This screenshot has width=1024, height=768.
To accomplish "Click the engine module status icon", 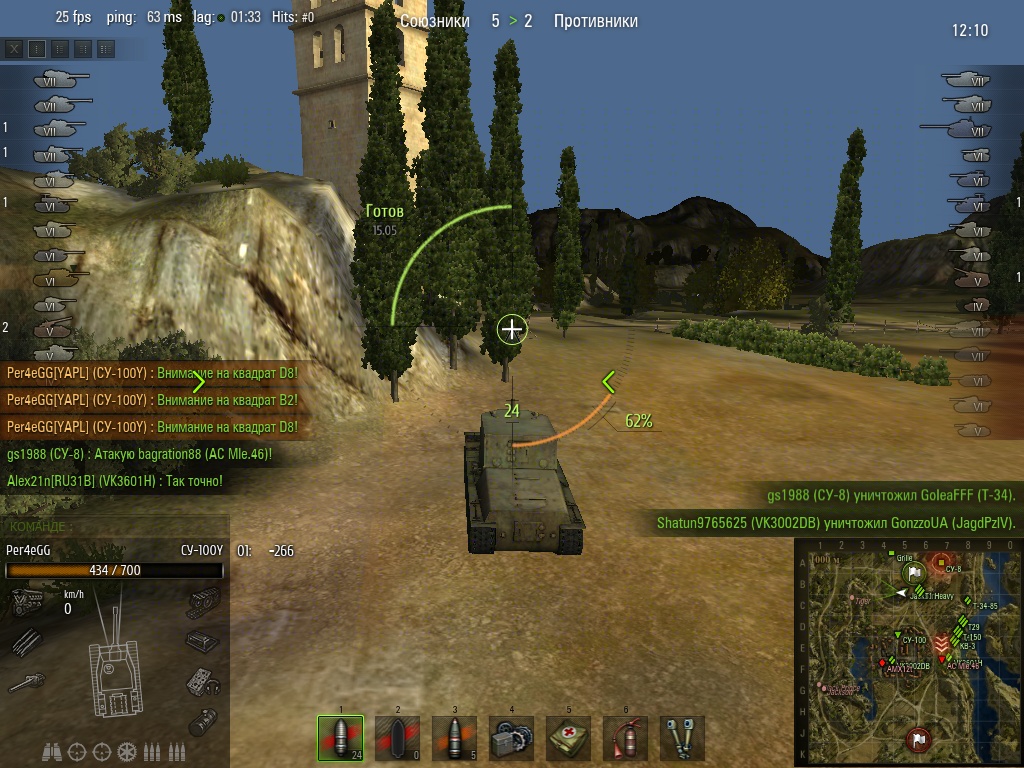I will [26, 602].
